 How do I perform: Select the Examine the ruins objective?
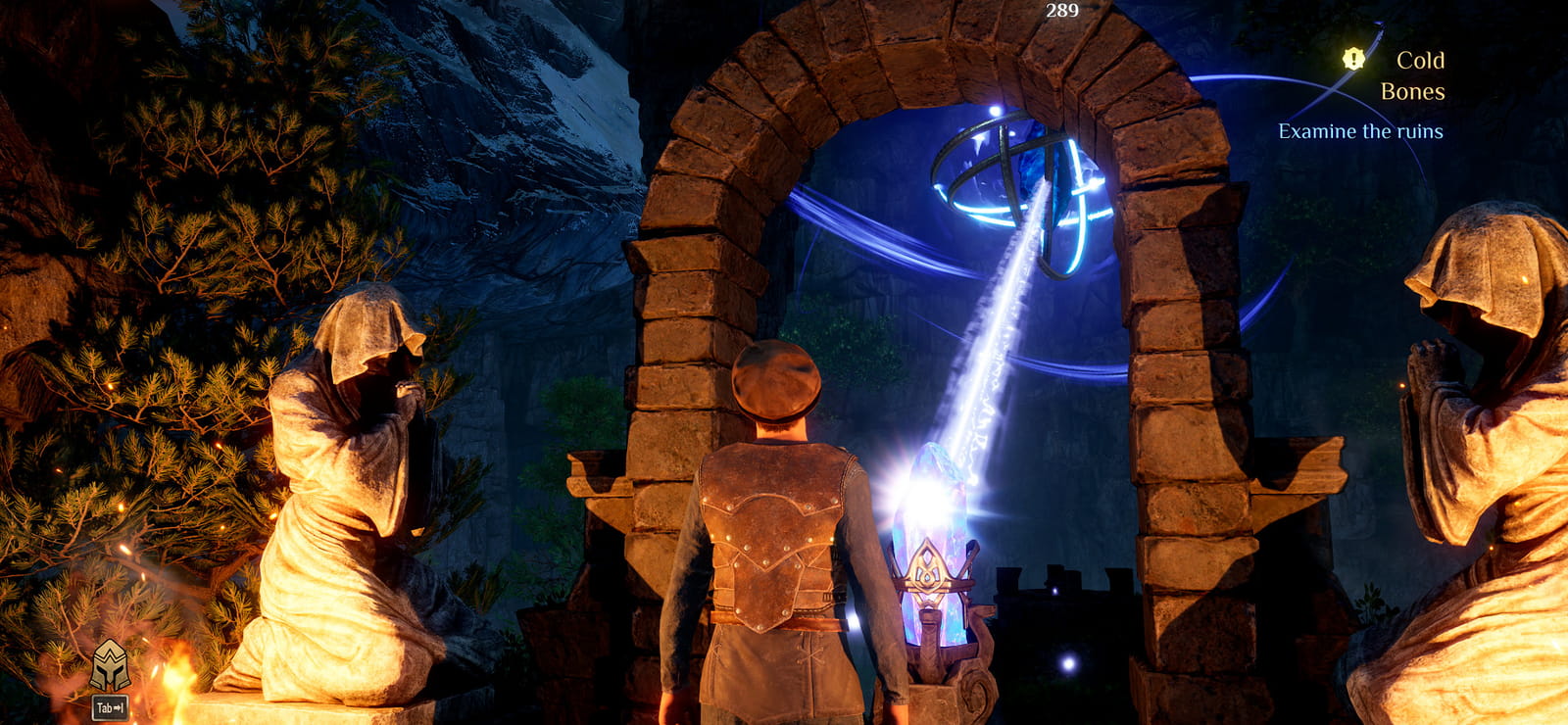(x=1360, y=131)
